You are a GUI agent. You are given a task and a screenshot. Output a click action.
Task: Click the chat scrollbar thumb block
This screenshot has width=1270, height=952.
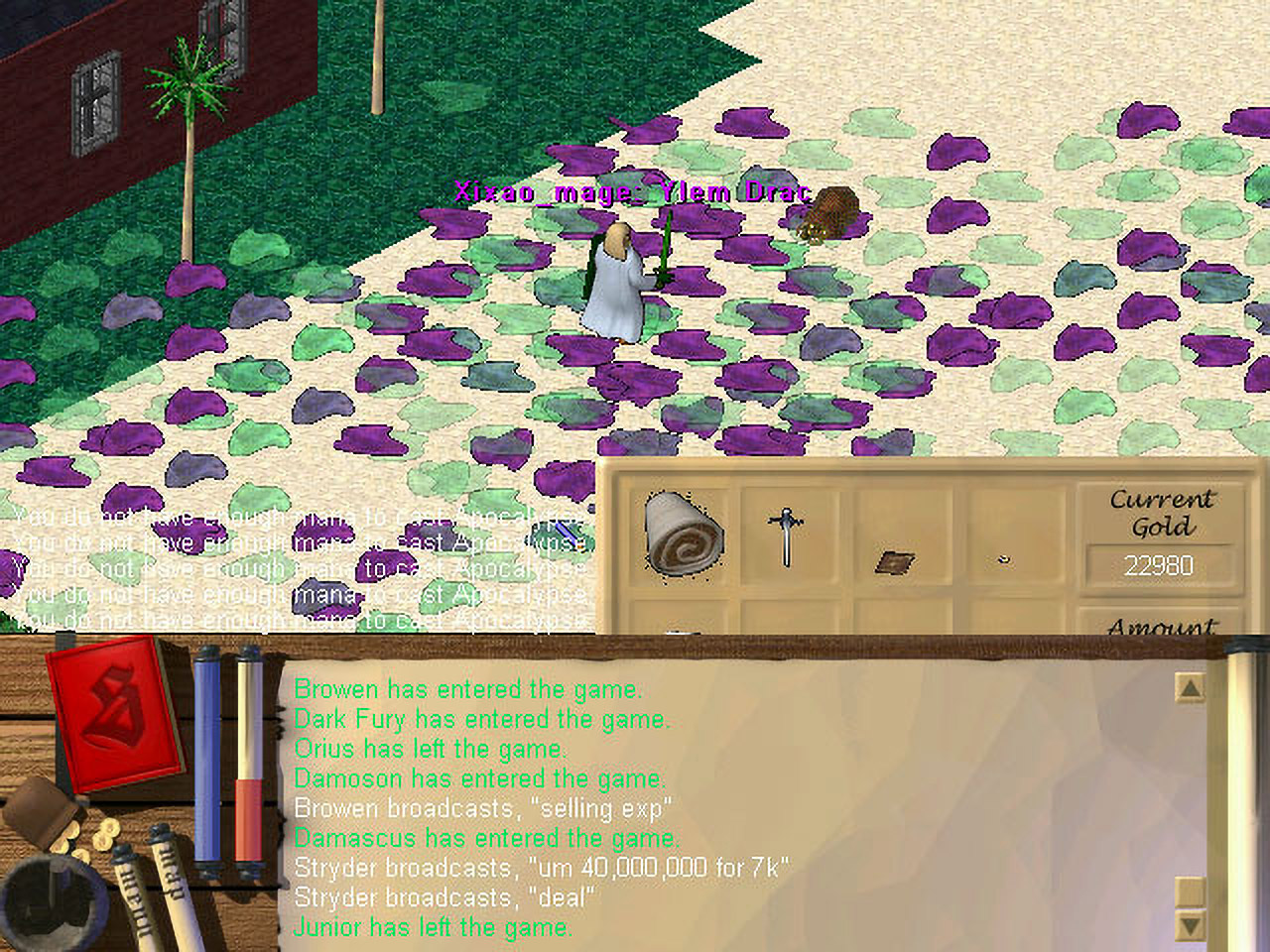(1188, 892)
